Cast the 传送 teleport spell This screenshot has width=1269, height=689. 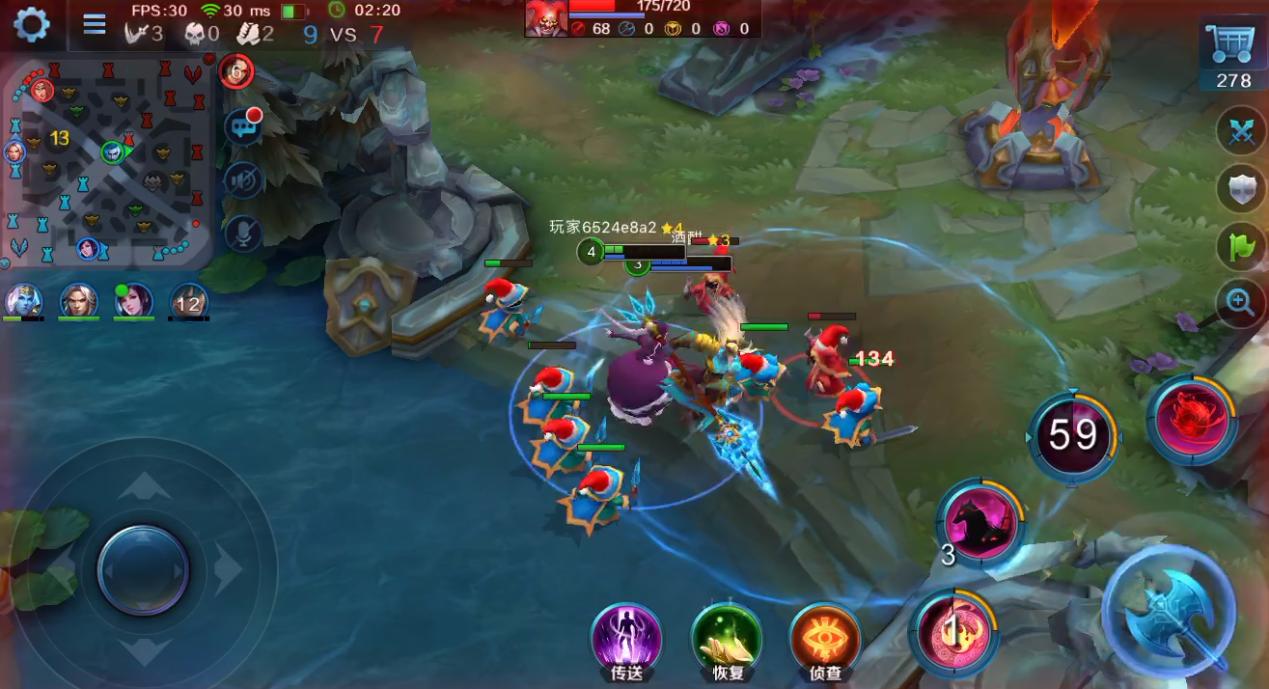626,638
